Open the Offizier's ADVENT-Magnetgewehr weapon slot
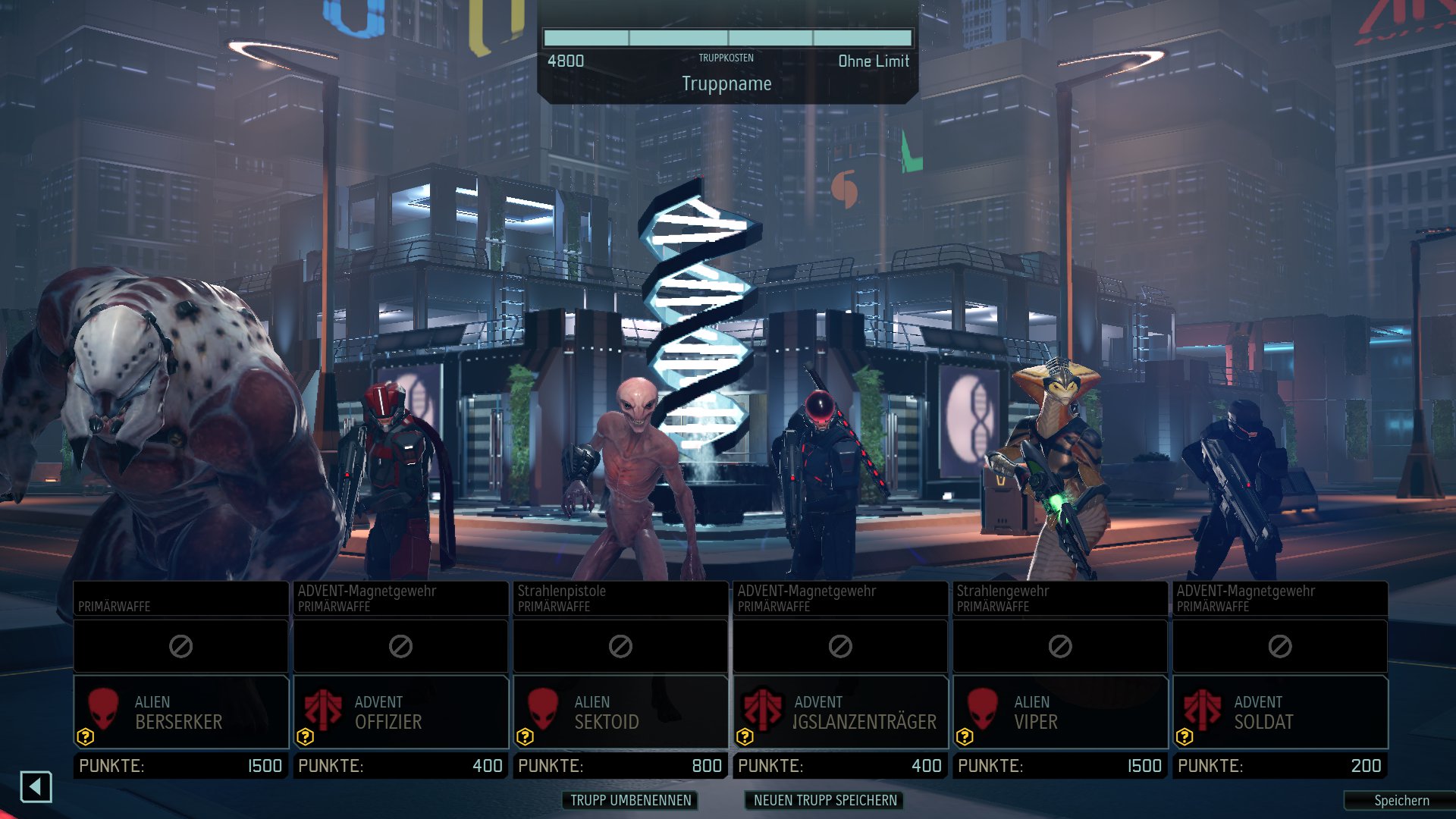Screen dimensions: 1456x819 400,598
